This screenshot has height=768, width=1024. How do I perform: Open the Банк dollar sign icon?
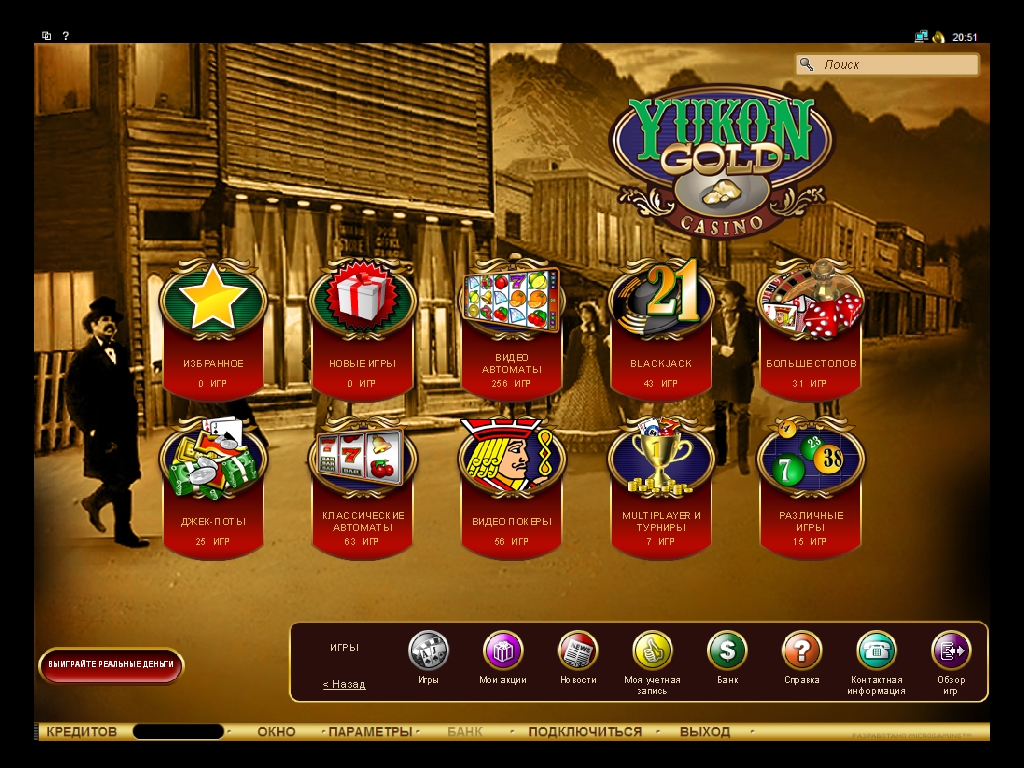pos(727,651)
